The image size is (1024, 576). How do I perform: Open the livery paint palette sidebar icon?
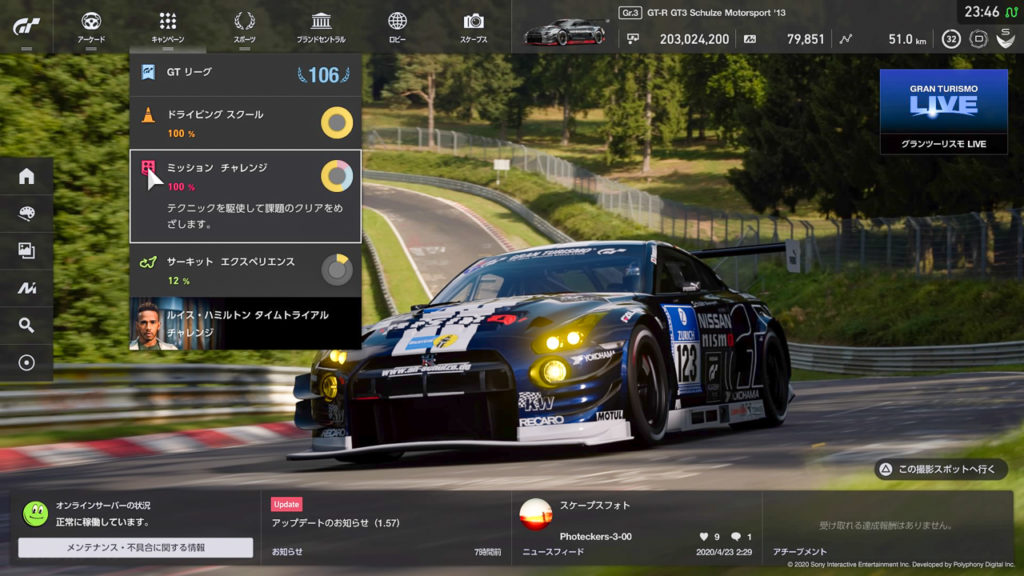pyautogui.click(x=27, y=213)
